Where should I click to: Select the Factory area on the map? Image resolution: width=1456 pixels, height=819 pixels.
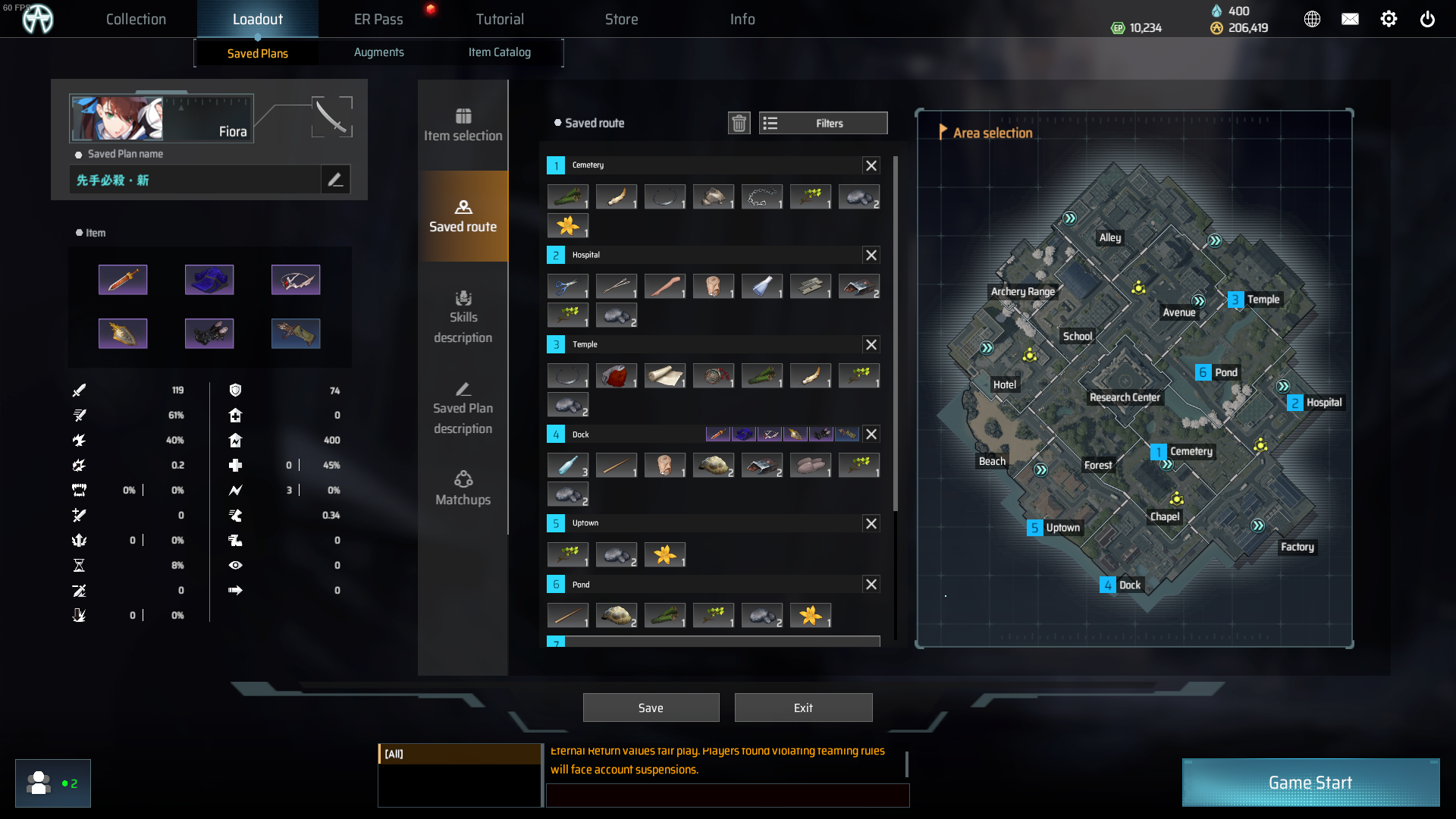[1297, 547]
